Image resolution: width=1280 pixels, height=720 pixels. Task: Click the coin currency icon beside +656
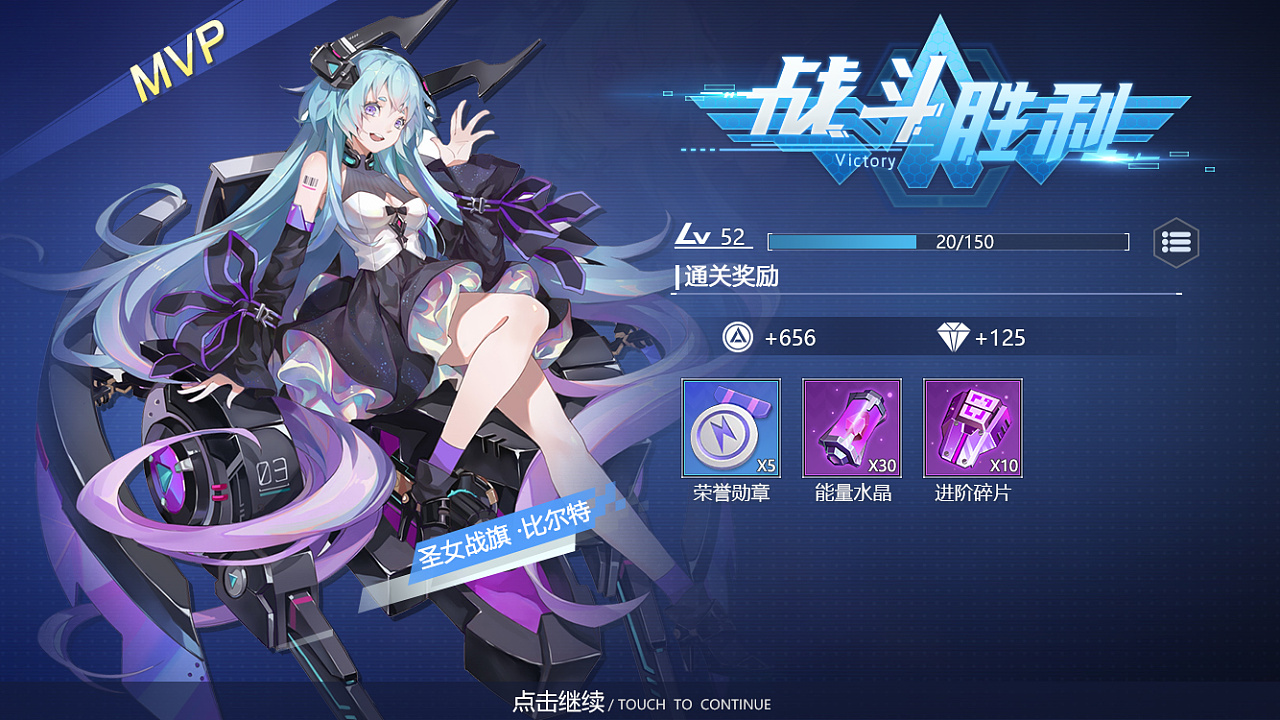pos(737,338)
